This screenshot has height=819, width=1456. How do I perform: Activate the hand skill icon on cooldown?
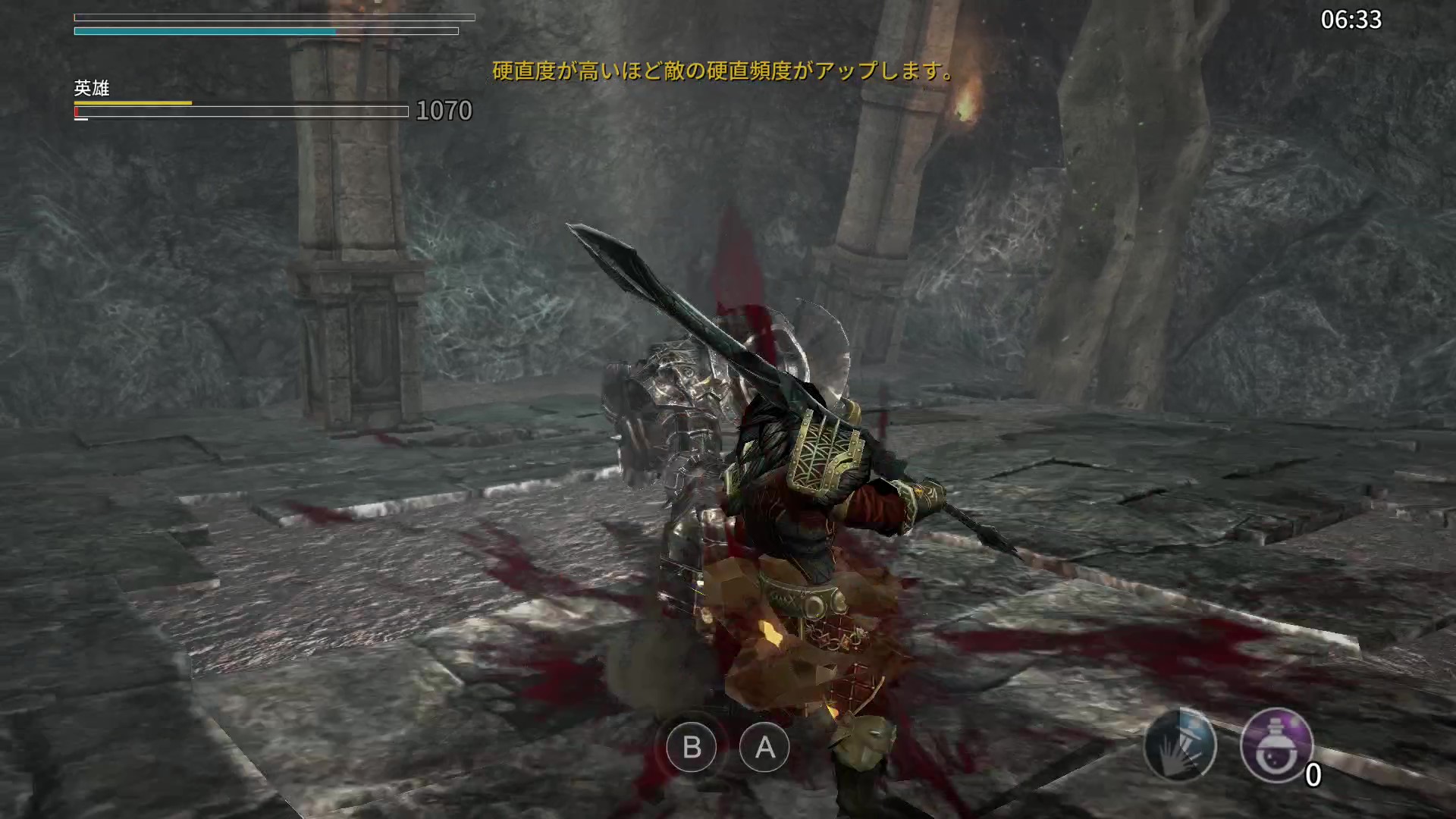[1180, 746]
